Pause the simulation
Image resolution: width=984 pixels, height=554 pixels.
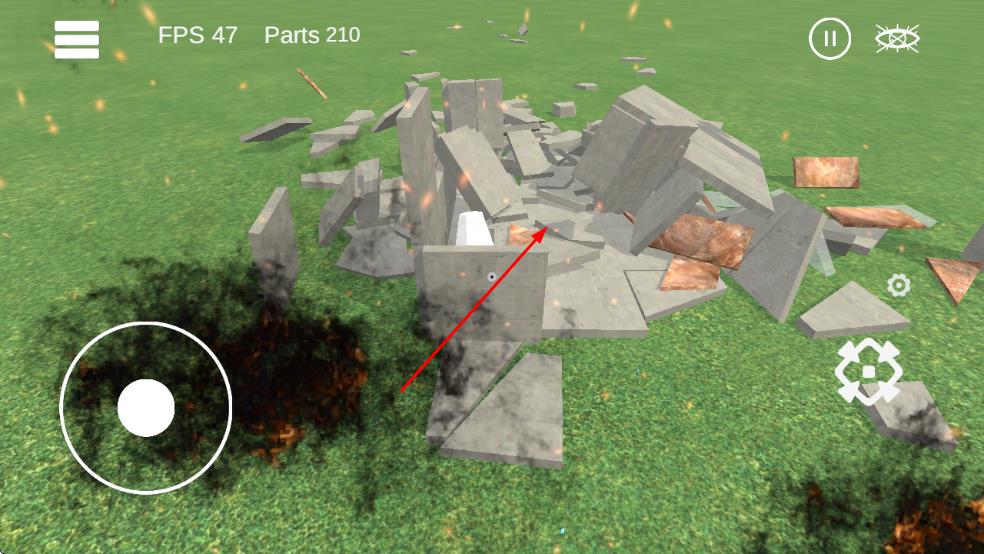(829, 39)
